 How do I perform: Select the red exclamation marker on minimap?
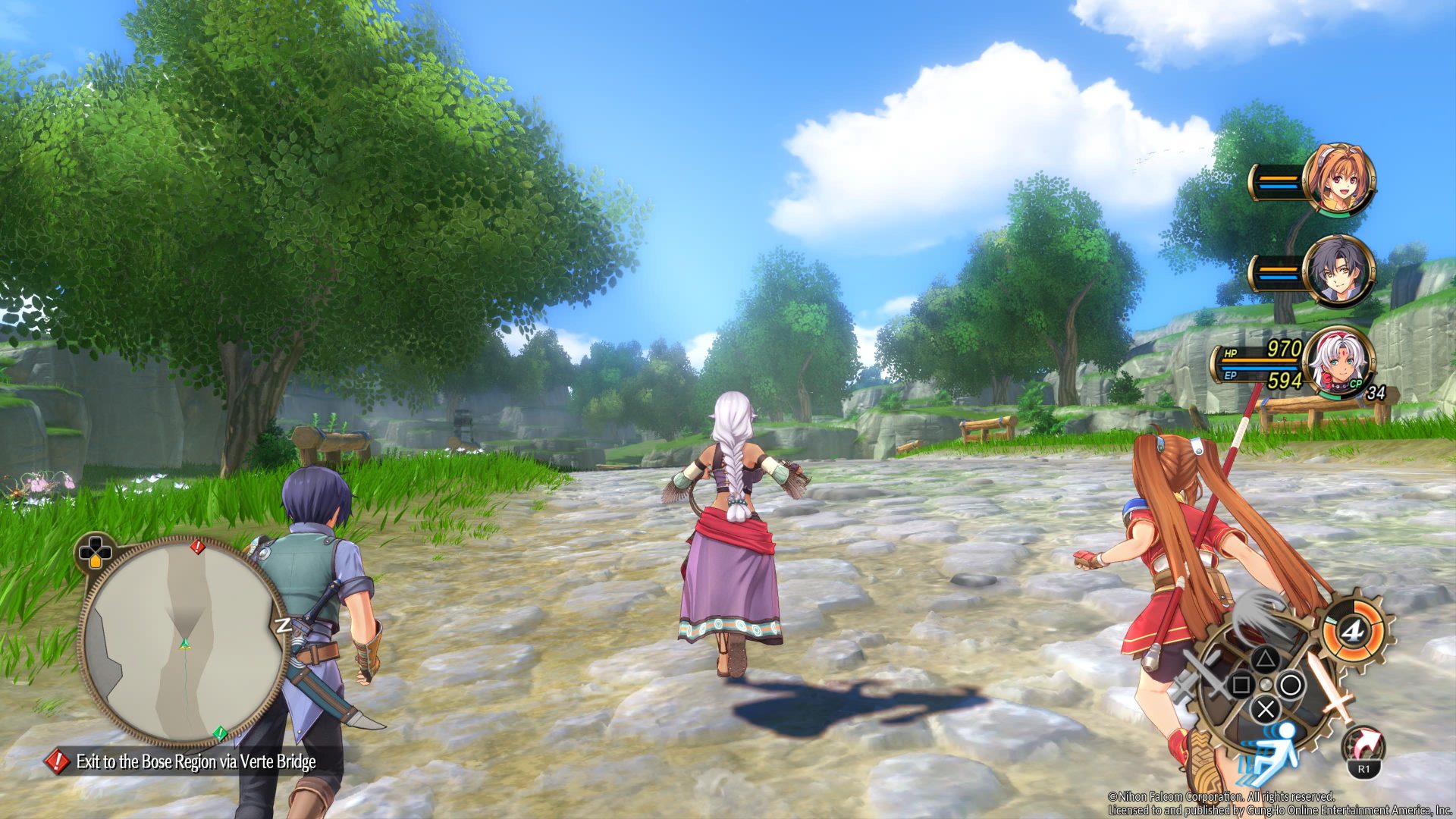197,546
